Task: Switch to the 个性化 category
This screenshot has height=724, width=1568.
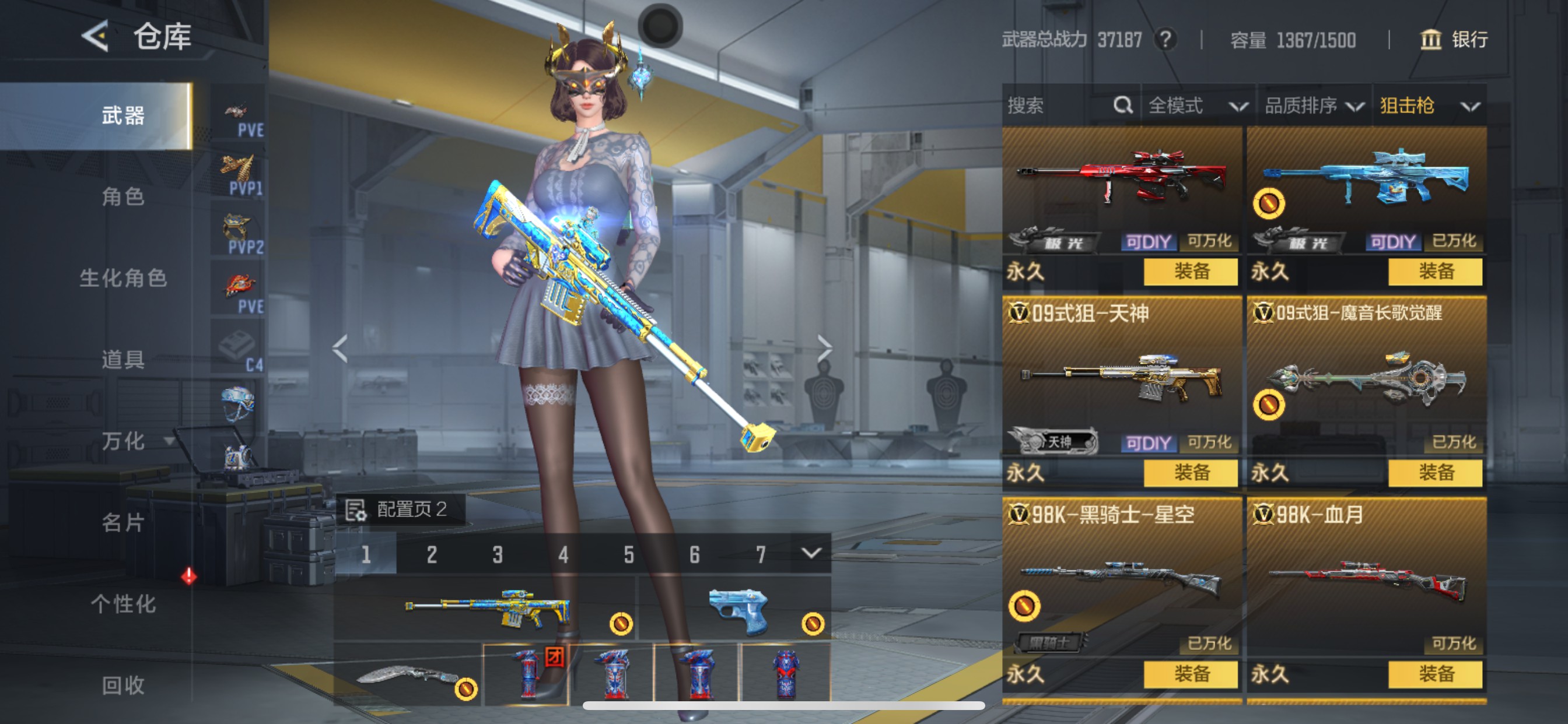Action: tap(123, 604)
